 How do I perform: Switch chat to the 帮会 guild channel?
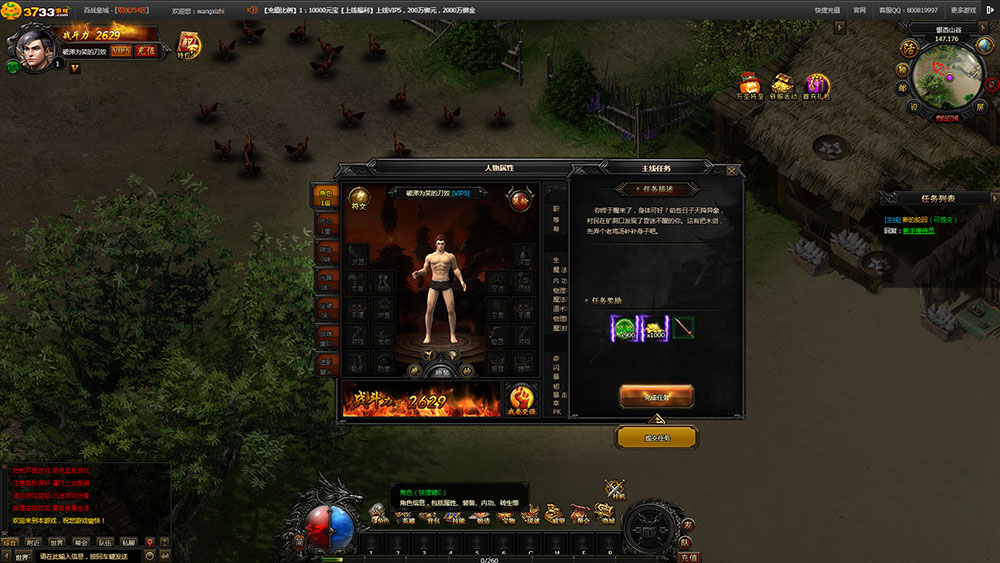[x=81, y=543]
